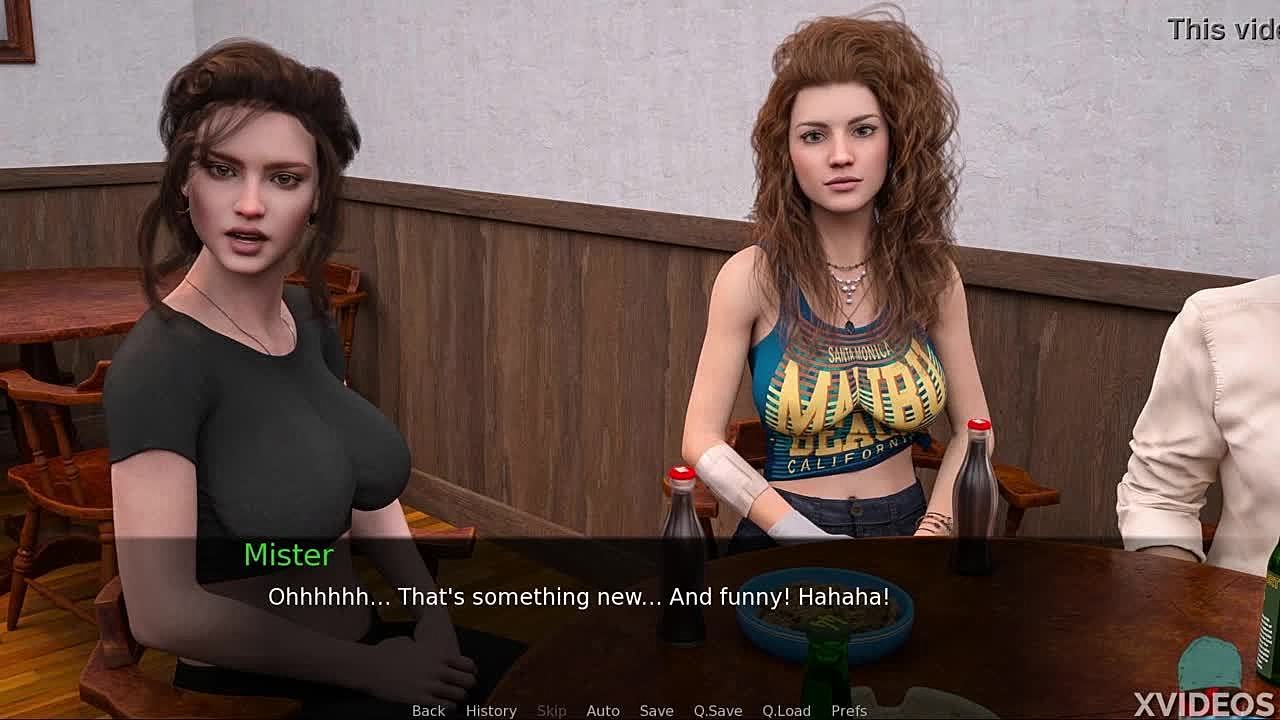Open the Prefs settings menu
This screenshot has height=720, width=1280.
[849, 710]
